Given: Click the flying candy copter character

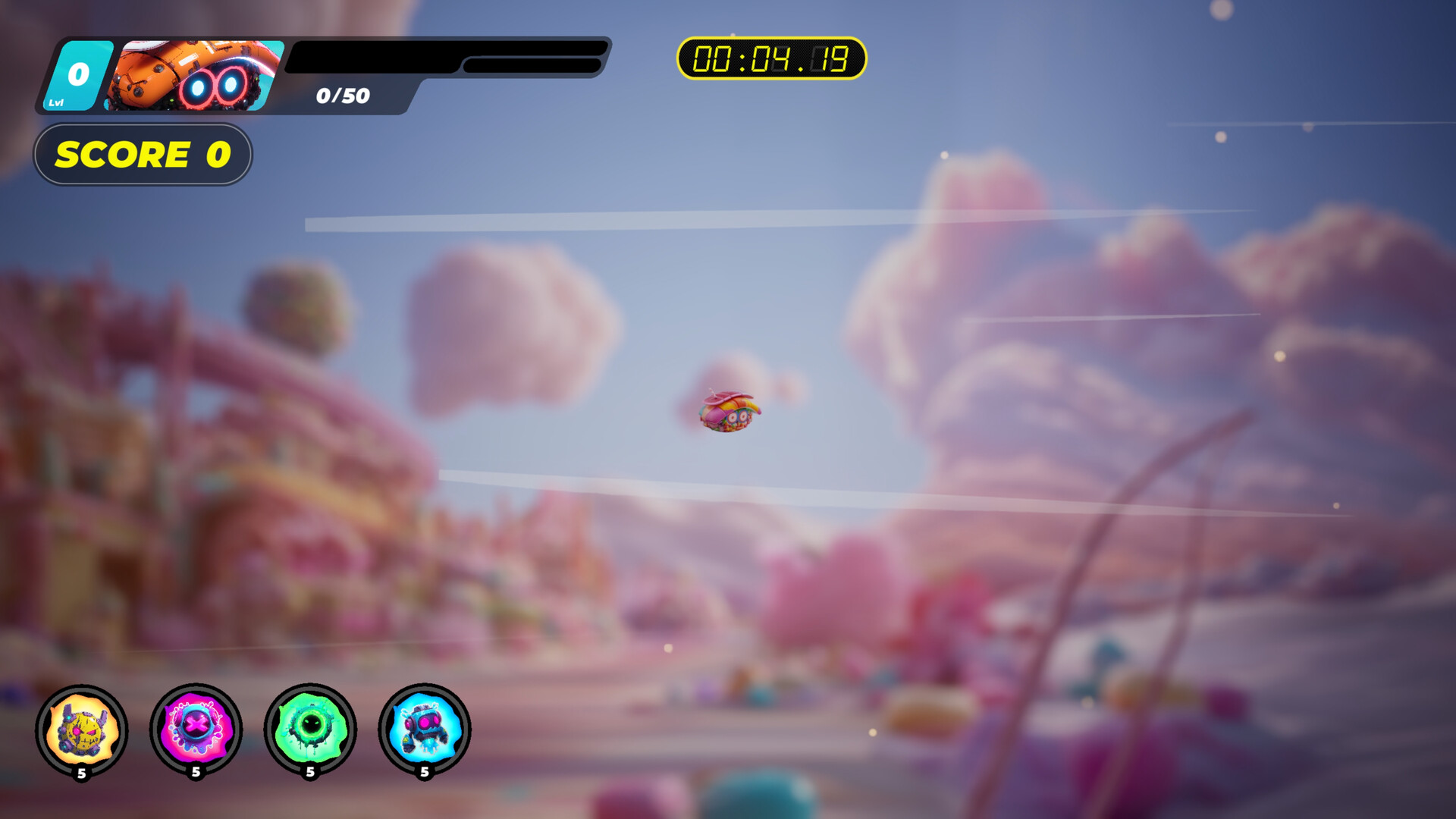Looking at the screenshot, I should point(728,413).
